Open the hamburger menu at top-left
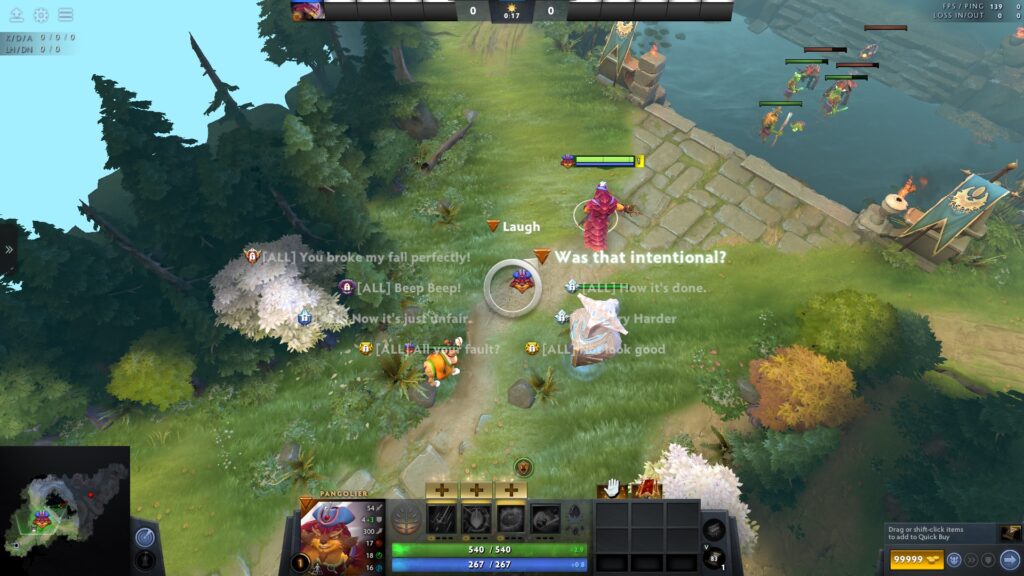This screenshot has width=1024, height=576. coord(65,15)
